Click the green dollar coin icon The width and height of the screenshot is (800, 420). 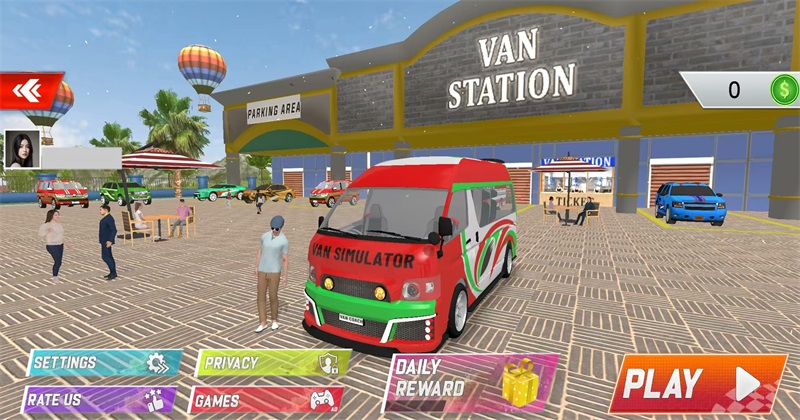(782, 90)
